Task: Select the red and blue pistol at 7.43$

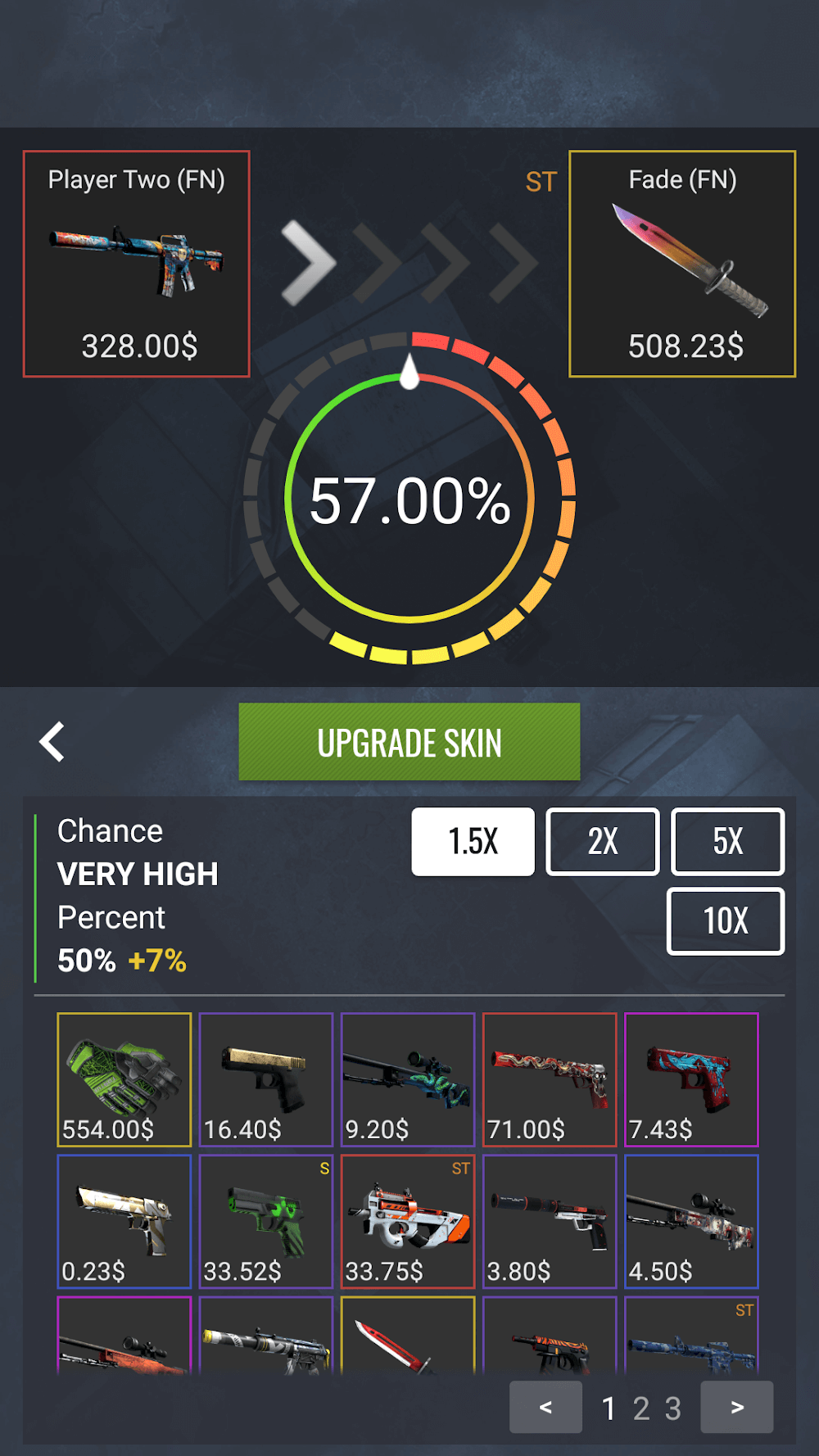Action: 691,1079
